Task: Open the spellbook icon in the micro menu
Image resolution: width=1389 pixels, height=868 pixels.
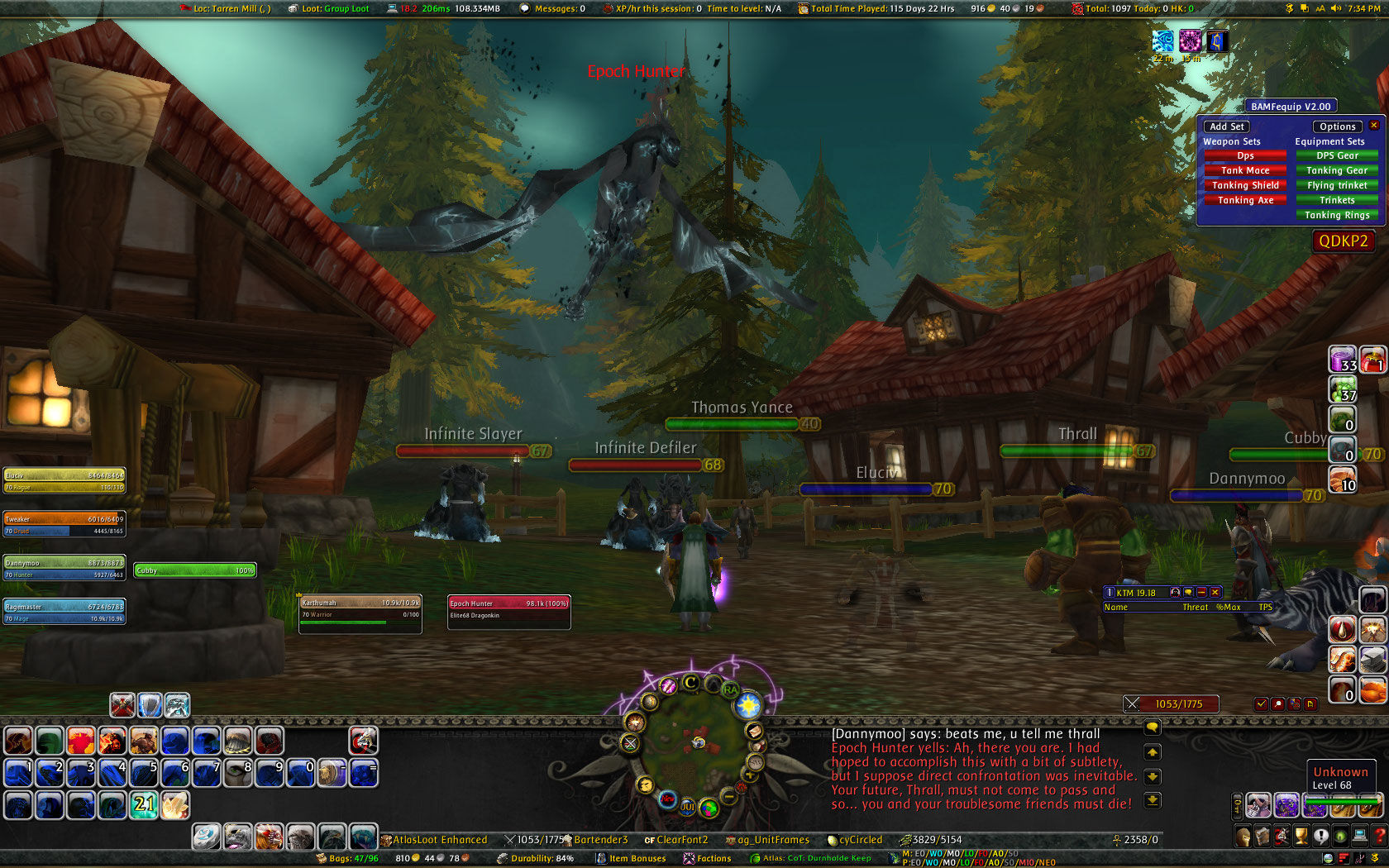Action: [1263, 836]
